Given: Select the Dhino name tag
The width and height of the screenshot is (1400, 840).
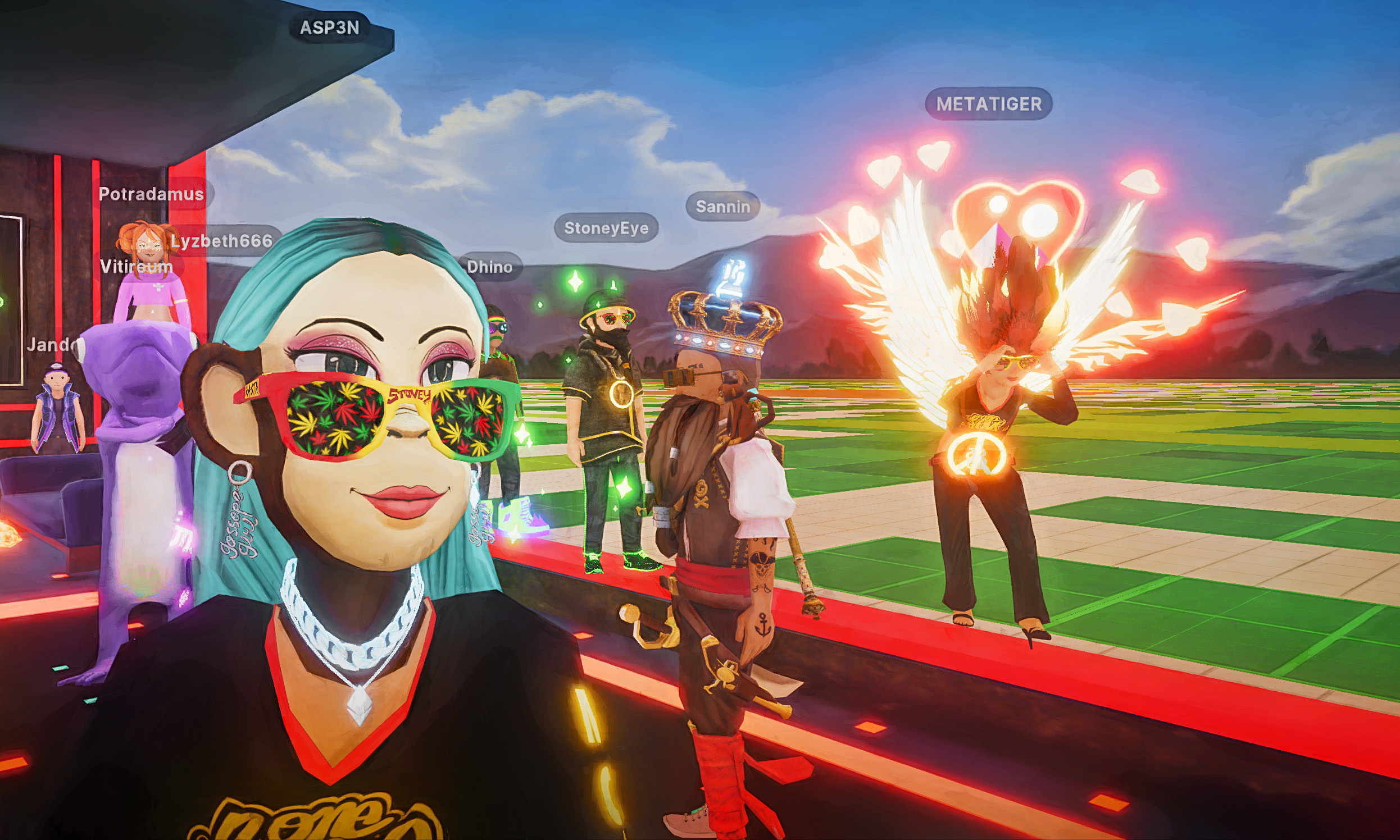Looking at the screenshot, I should (489, 267).
